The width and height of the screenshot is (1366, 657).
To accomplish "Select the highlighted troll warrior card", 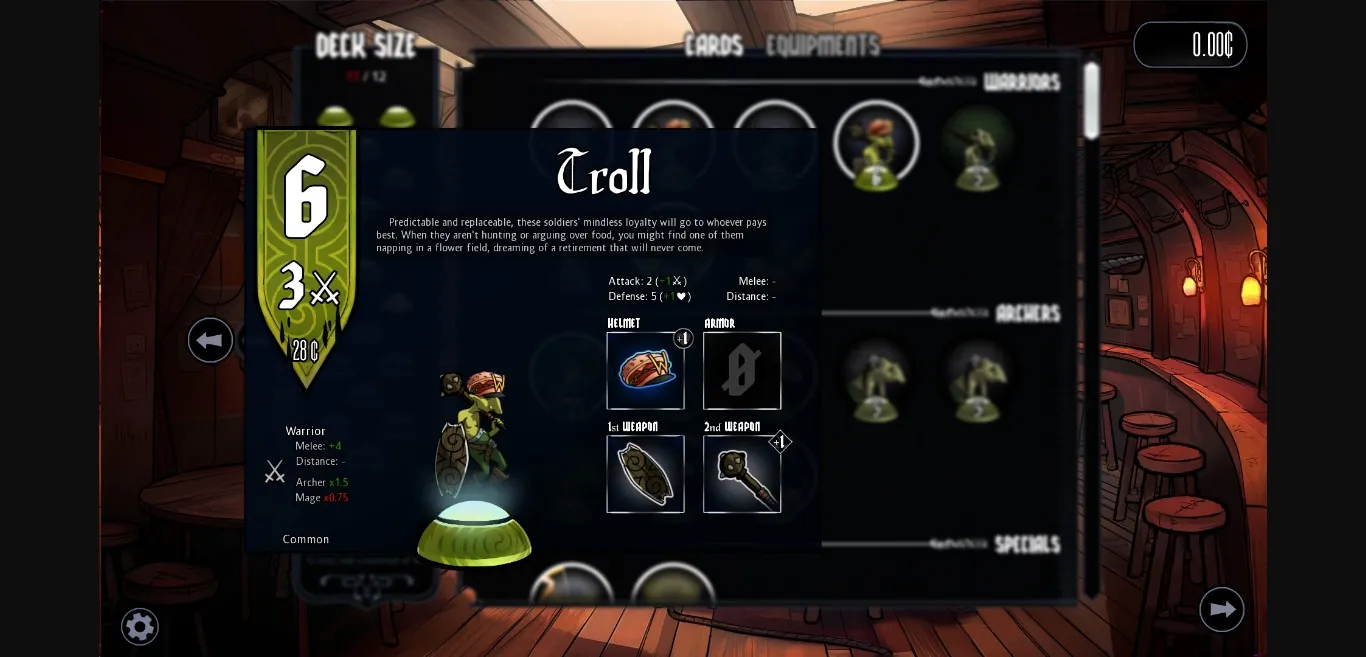I will (876, 145).
